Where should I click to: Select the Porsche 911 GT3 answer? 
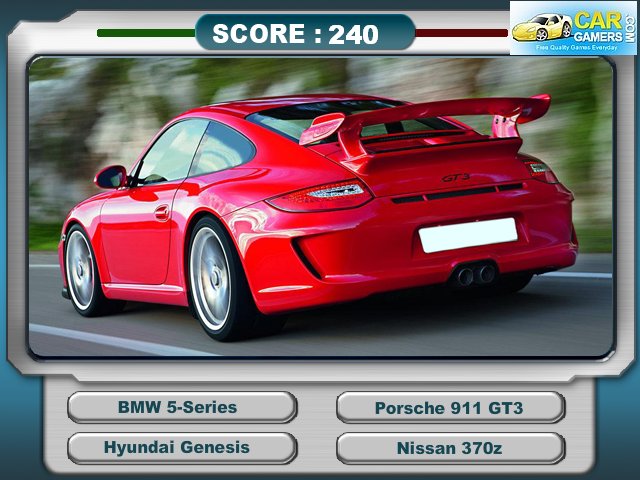[x=449, y=407]
